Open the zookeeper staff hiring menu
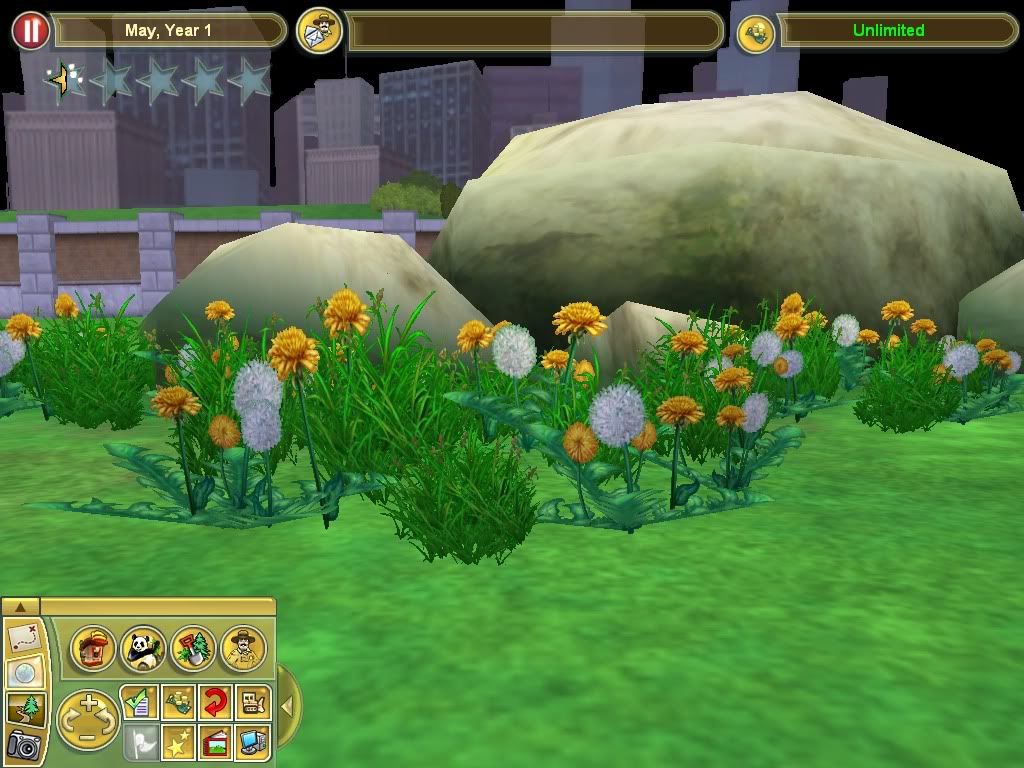Screen dimensions: 1024x768 (x=243, y=649)
